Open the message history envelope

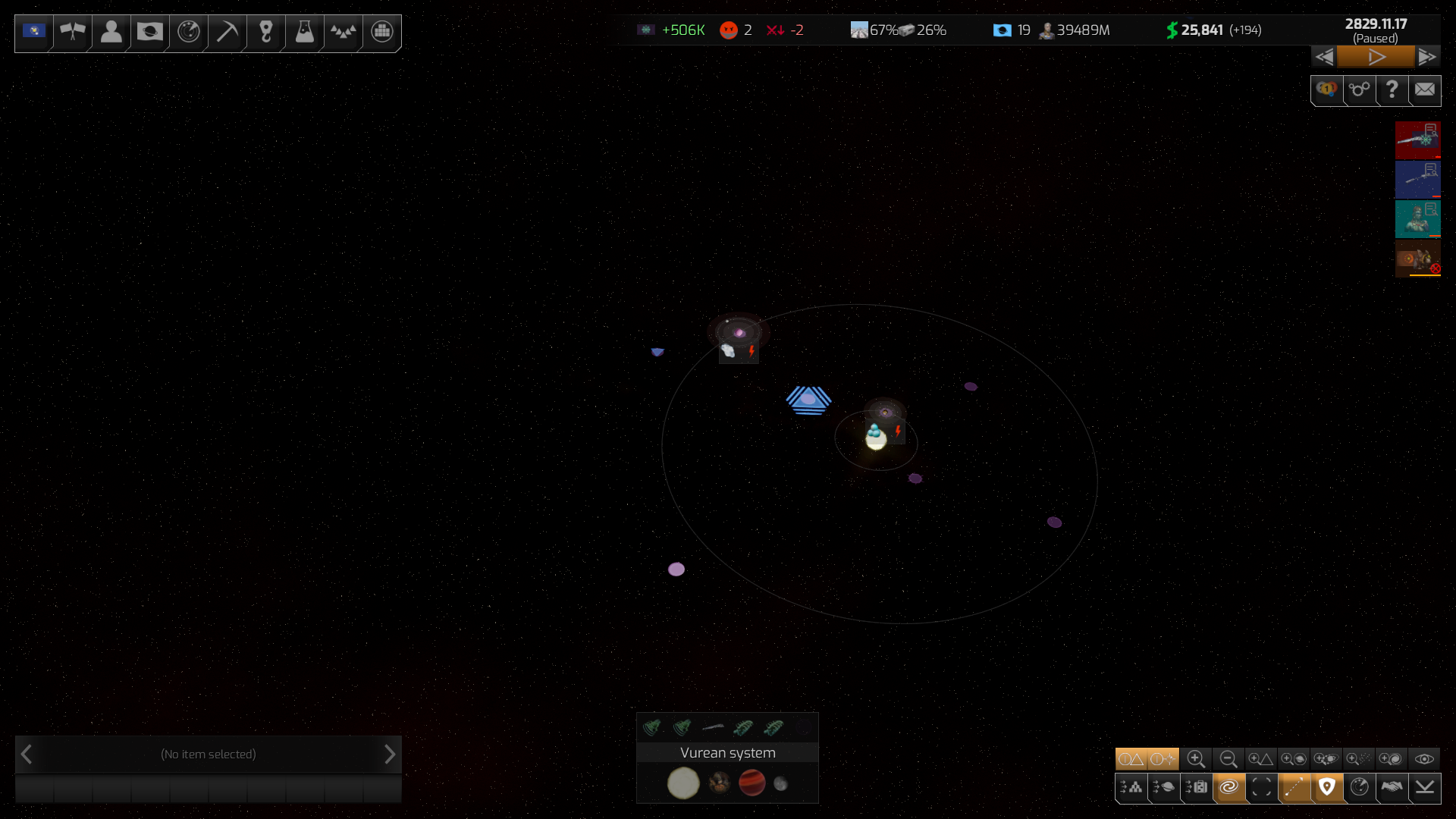[x=1425, y=89]
